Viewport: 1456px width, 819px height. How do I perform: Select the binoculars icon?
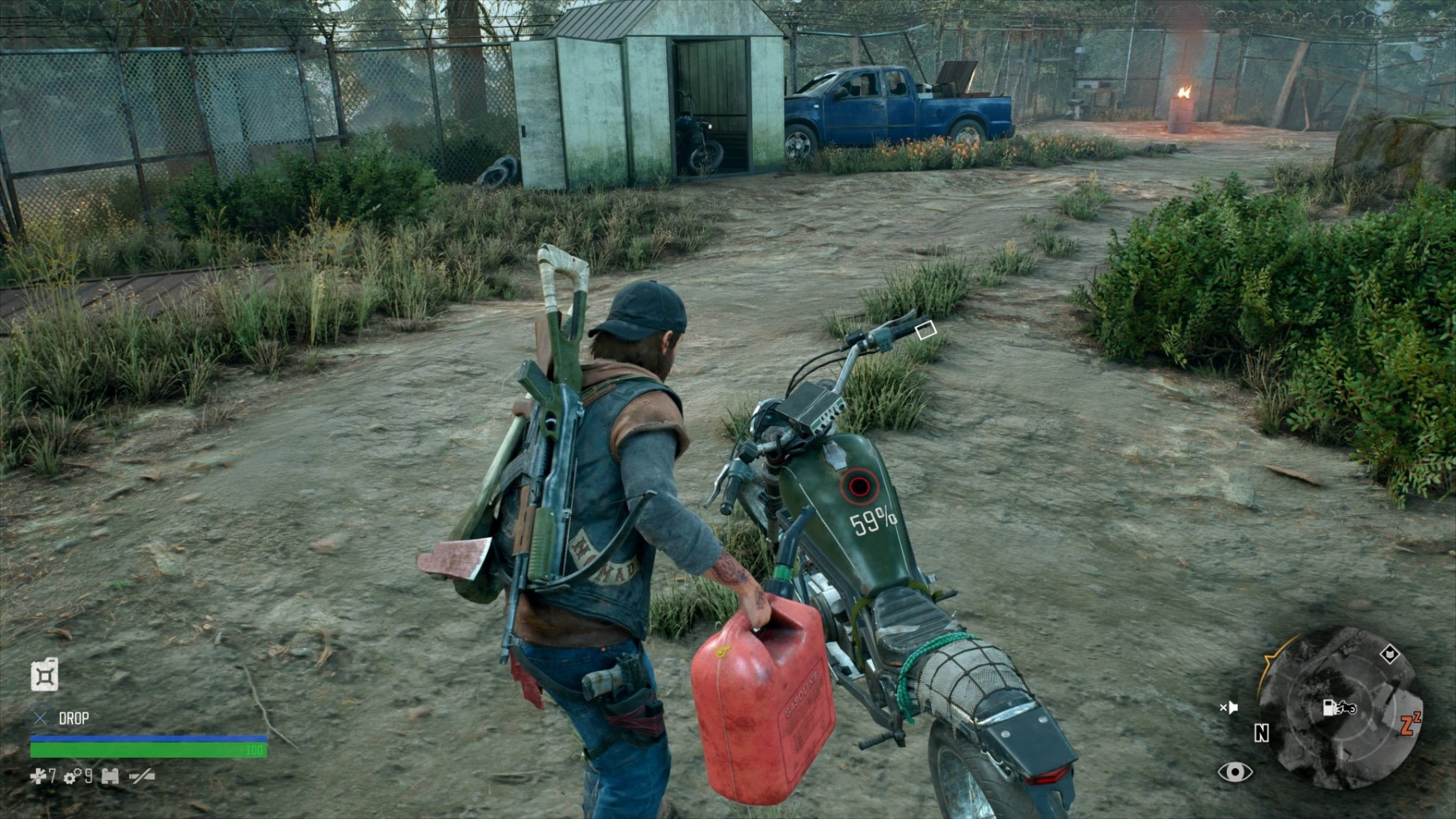tap(110, 777)
